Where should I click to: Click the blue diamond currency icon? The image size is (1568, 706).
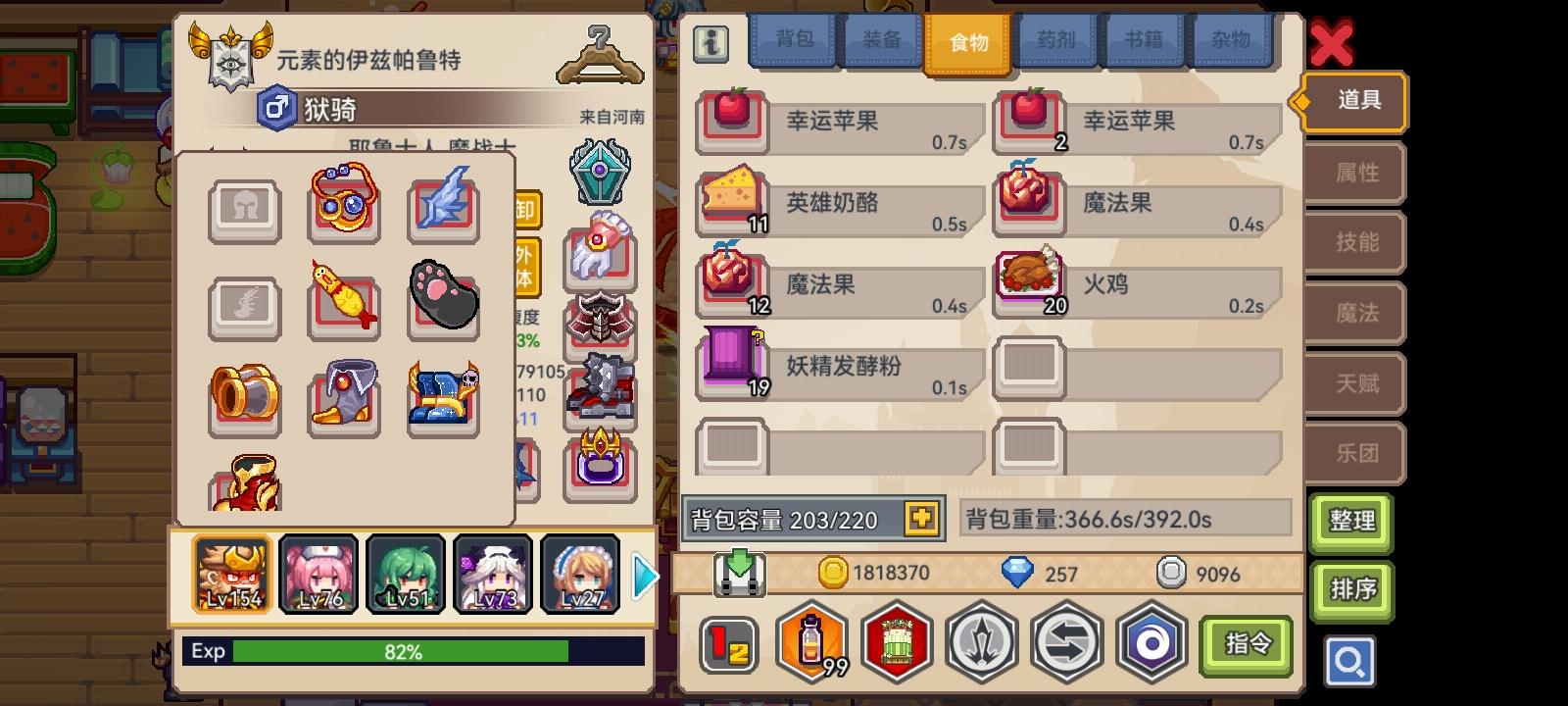(x=1019, y=574)
